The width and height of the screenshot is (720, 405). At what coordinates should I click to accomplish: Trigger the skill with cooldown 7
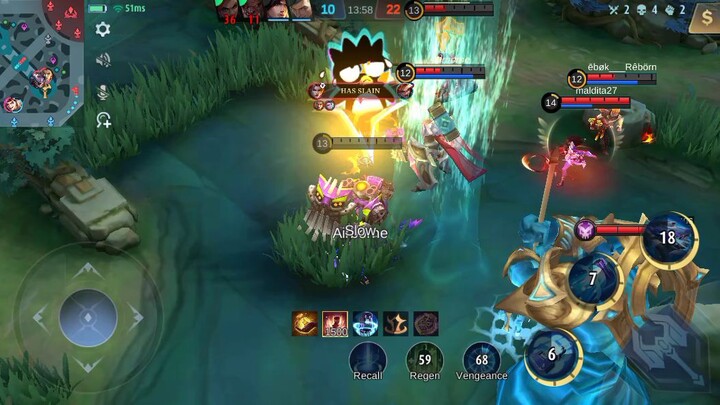coord(593,279)
